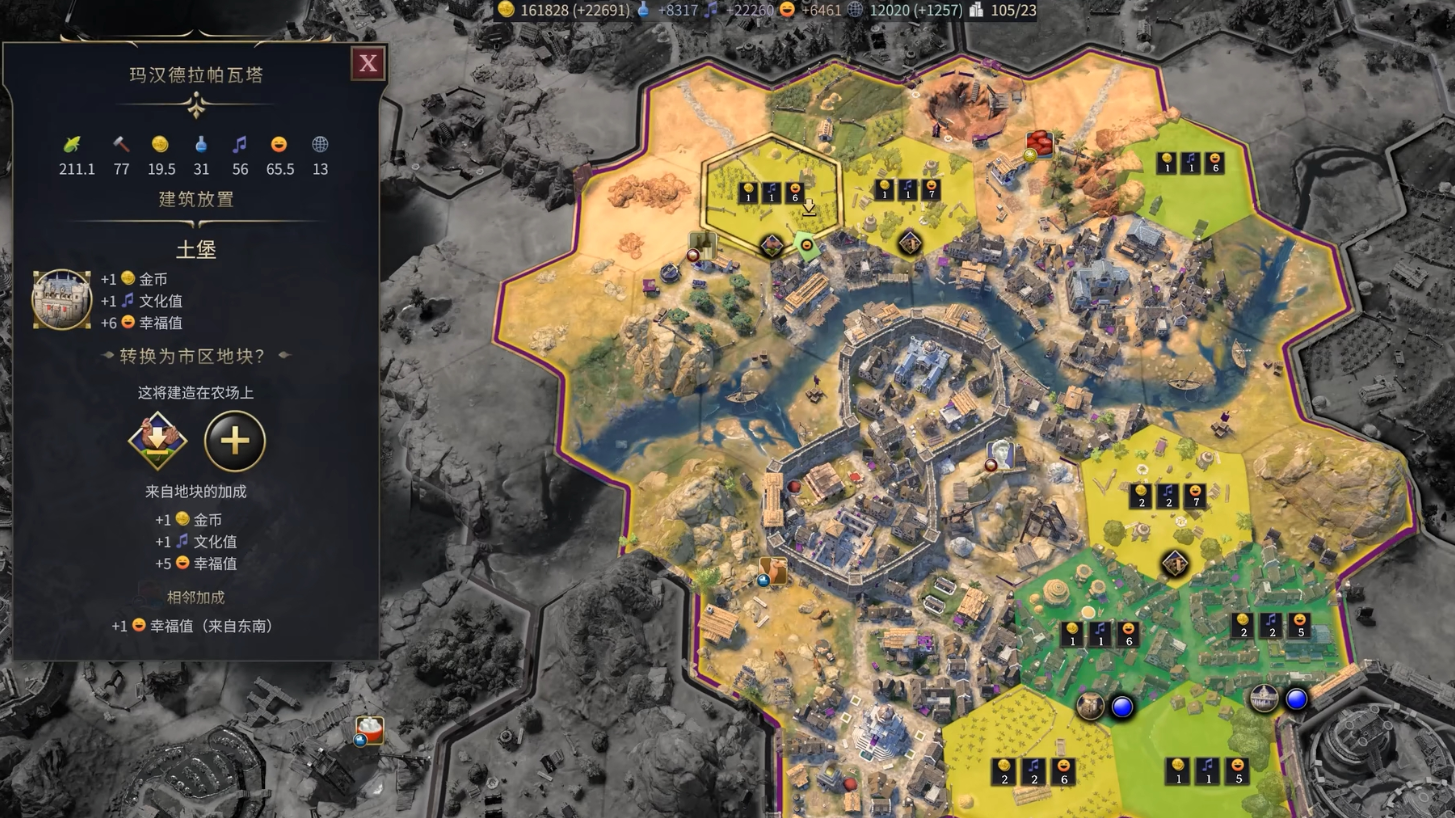Image resolution: width=1455 pixels, height=818 pixels.
Task: Pick the yellow hex with yields 2, 2, 6
Action: pyautogui.click(x=1033, y=772)
